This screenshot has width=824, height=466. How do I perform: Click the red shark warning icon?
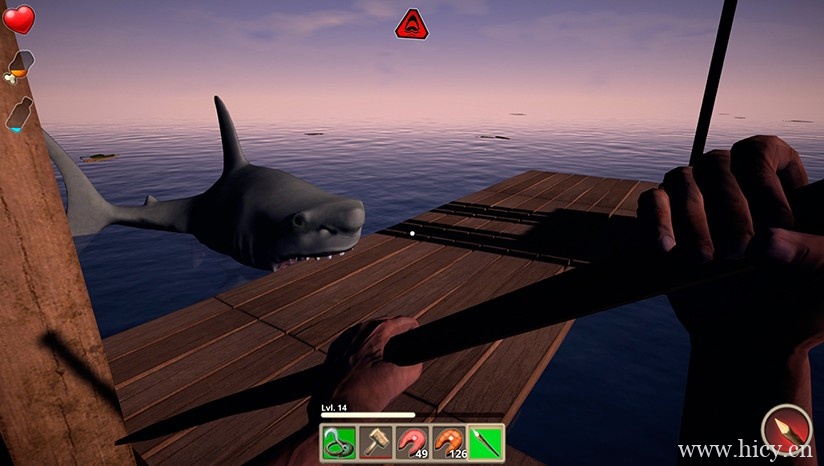411,24
